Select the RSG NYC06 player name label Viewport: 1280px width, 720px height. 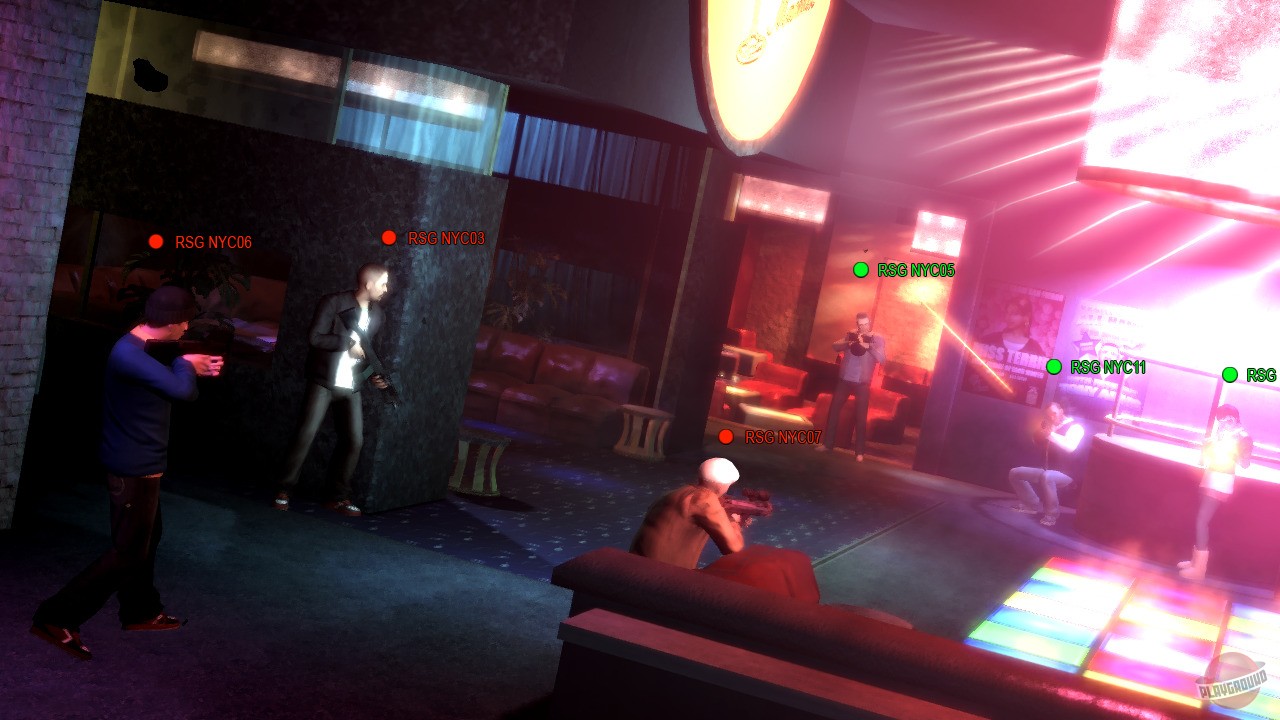(x=215, y=241)
